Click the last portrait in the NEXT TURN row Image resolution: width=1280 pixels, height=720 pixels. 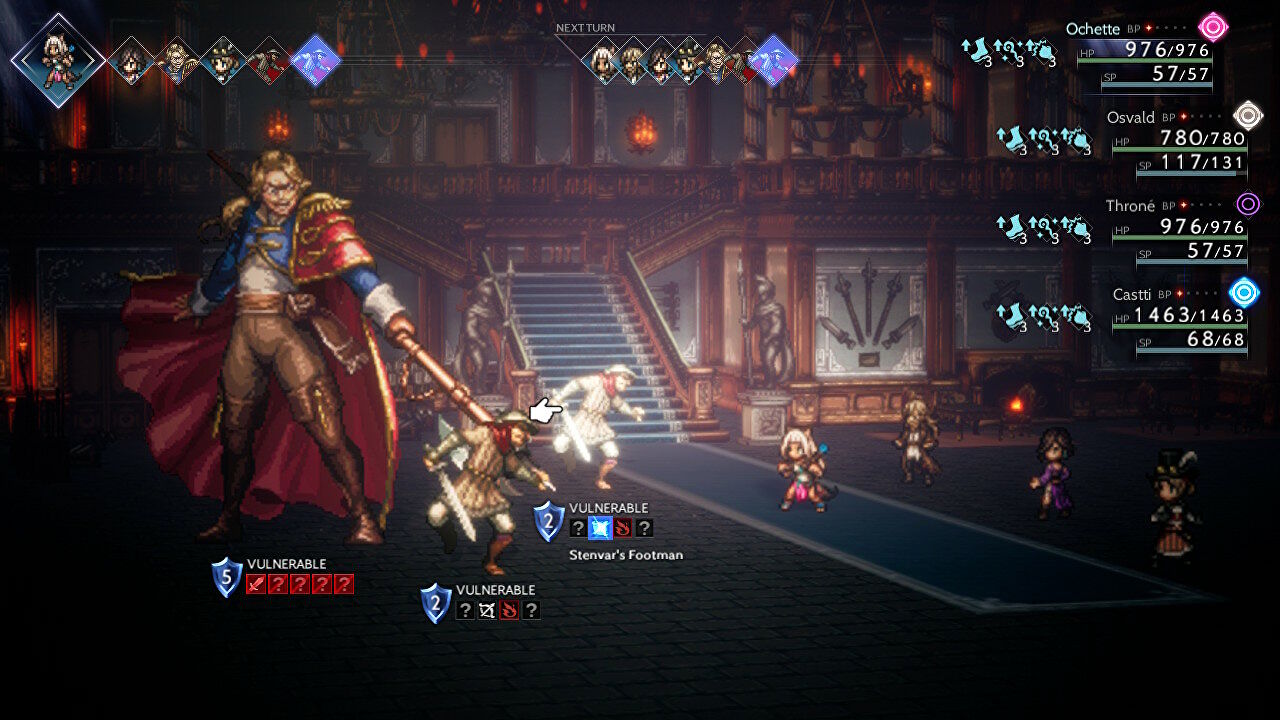coord(771,61)
